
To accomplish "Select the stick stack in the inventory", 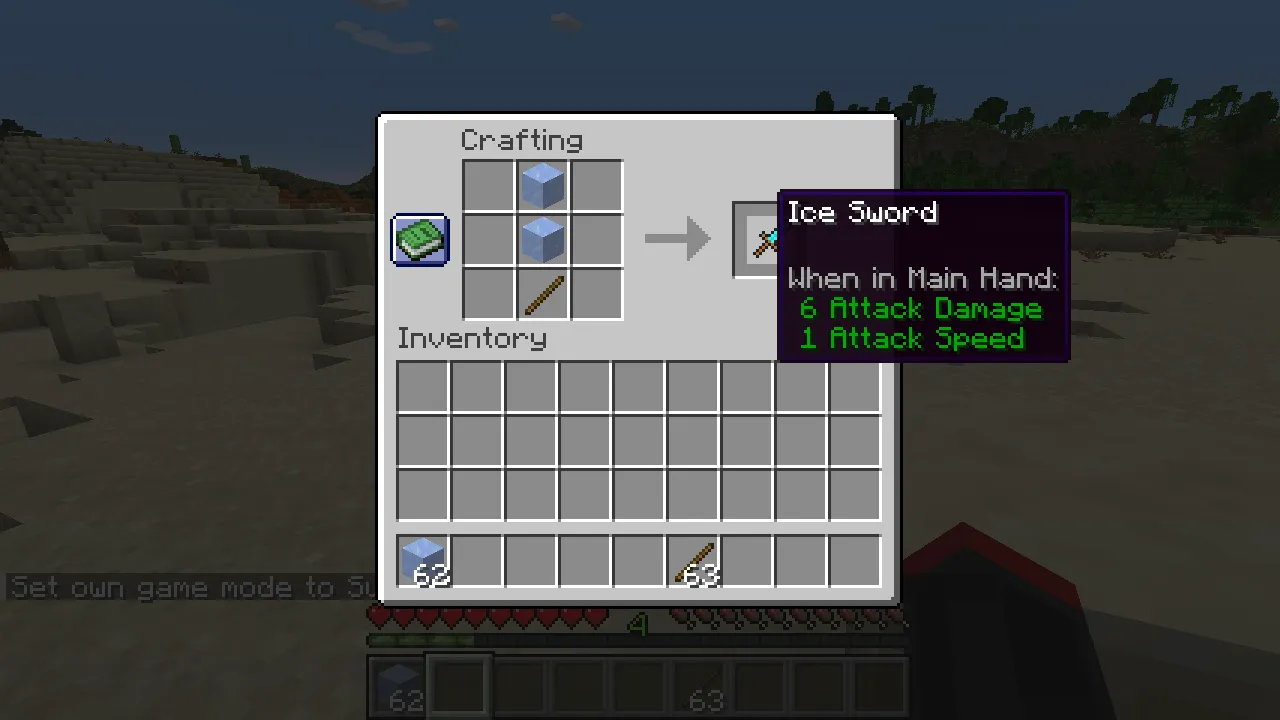I will (x=693, y=560).
